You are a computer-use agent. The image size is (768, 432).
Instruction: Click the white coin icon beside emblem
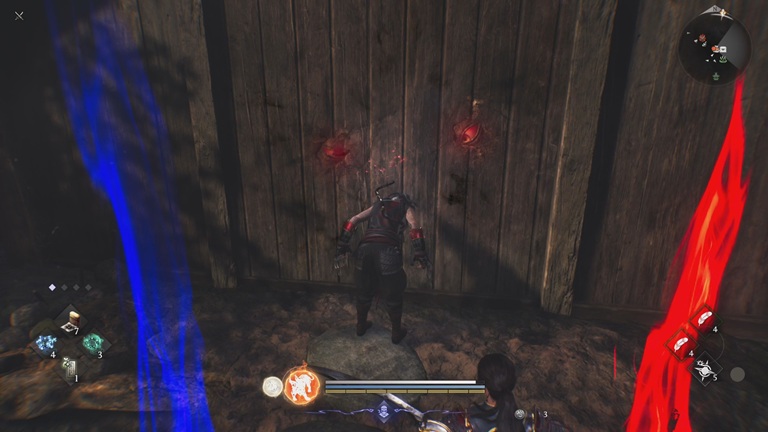[271, 385]
